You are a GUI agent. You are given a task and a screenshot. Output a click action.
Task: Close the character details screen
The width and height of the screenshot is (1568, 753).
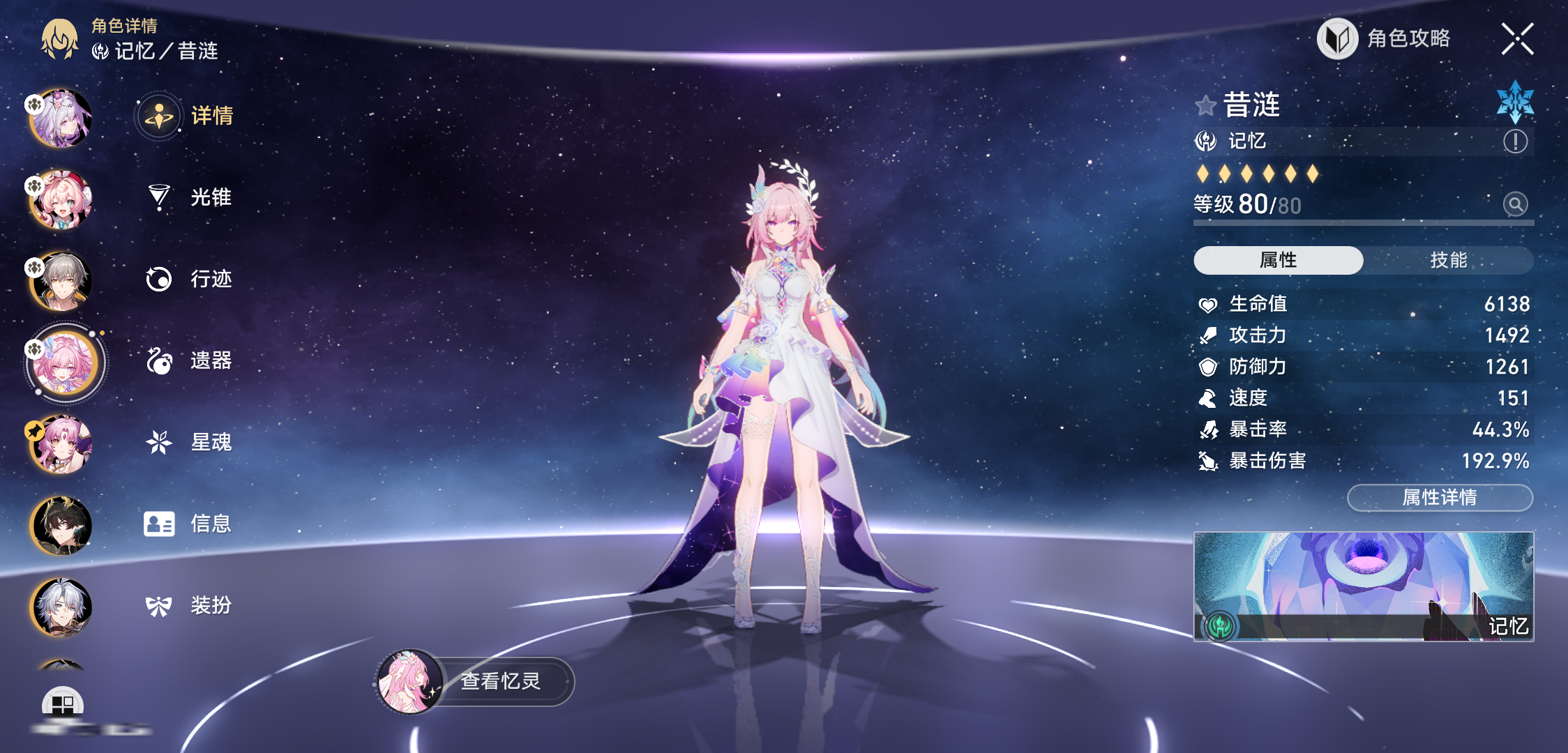pyautogui.click(x=1517, y=38)
